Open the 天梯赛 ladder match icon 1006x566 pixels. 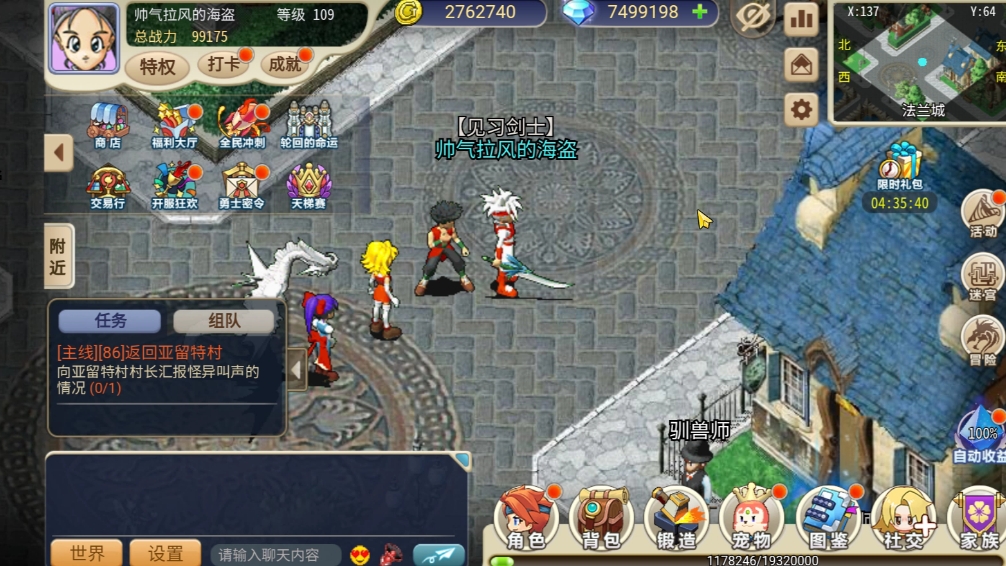pyautogui.click(x=309, y=185)
